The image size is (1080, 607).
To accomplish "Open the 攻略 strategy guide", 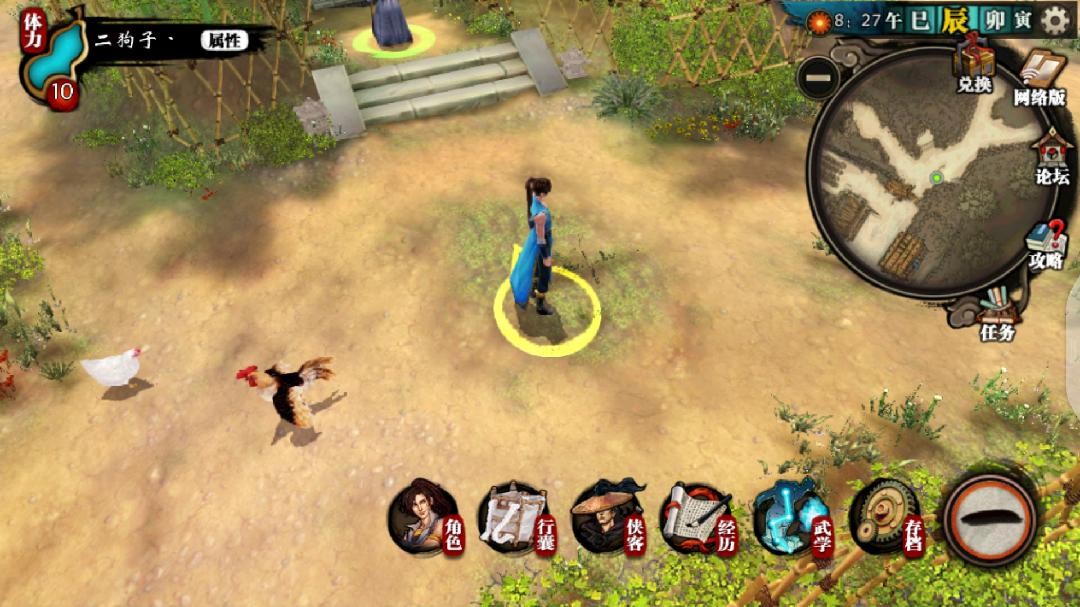I will pos(1046,243).
